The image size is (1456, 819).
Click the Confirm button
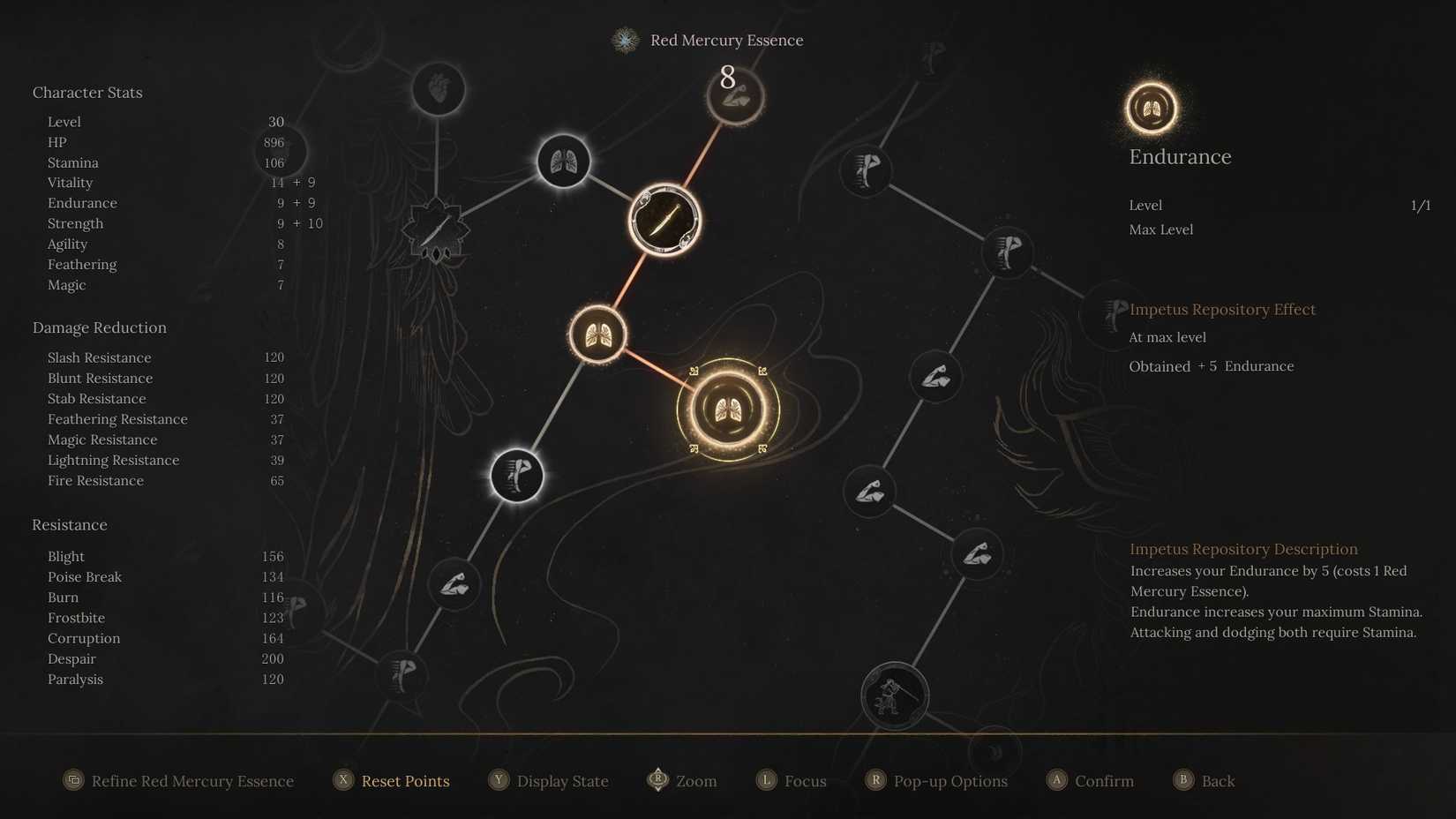click(x=1091, y=781)
